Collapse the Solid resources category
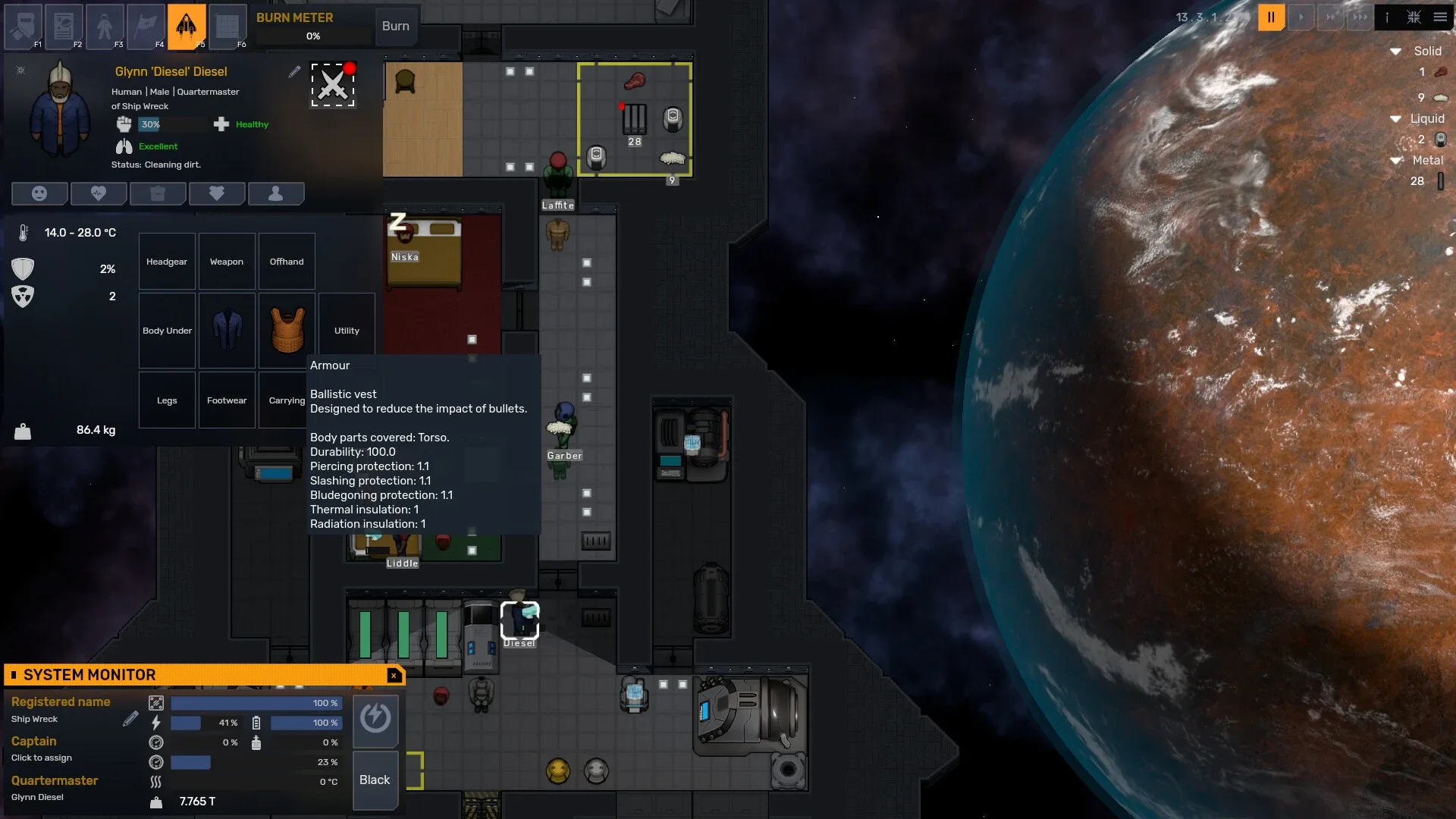1456x819 pixels. click(1395, 52)
